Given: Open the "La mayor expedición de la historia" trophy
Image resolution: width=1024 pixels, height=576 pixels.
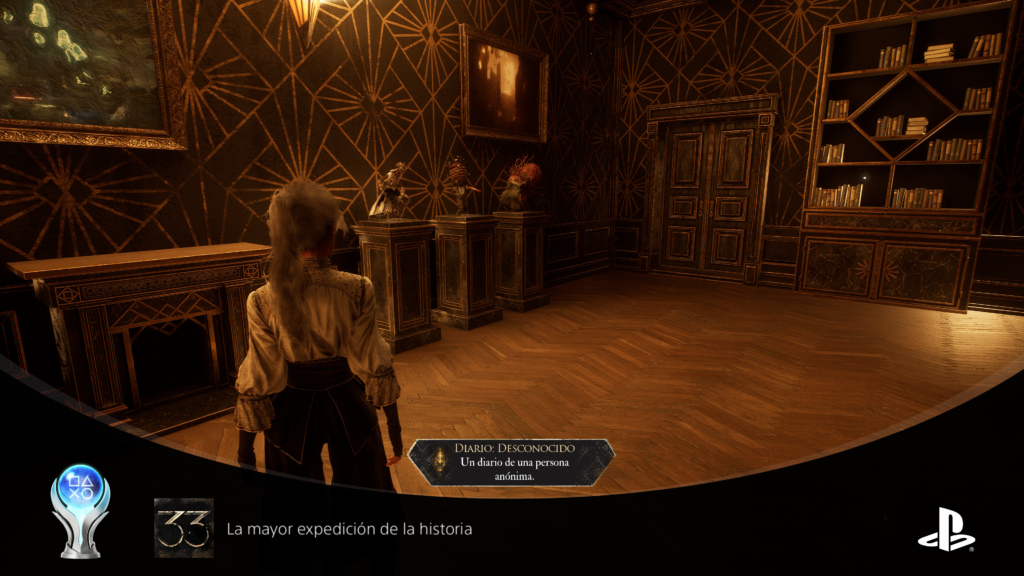Looking at the screenshot, I should coord(349,528).
